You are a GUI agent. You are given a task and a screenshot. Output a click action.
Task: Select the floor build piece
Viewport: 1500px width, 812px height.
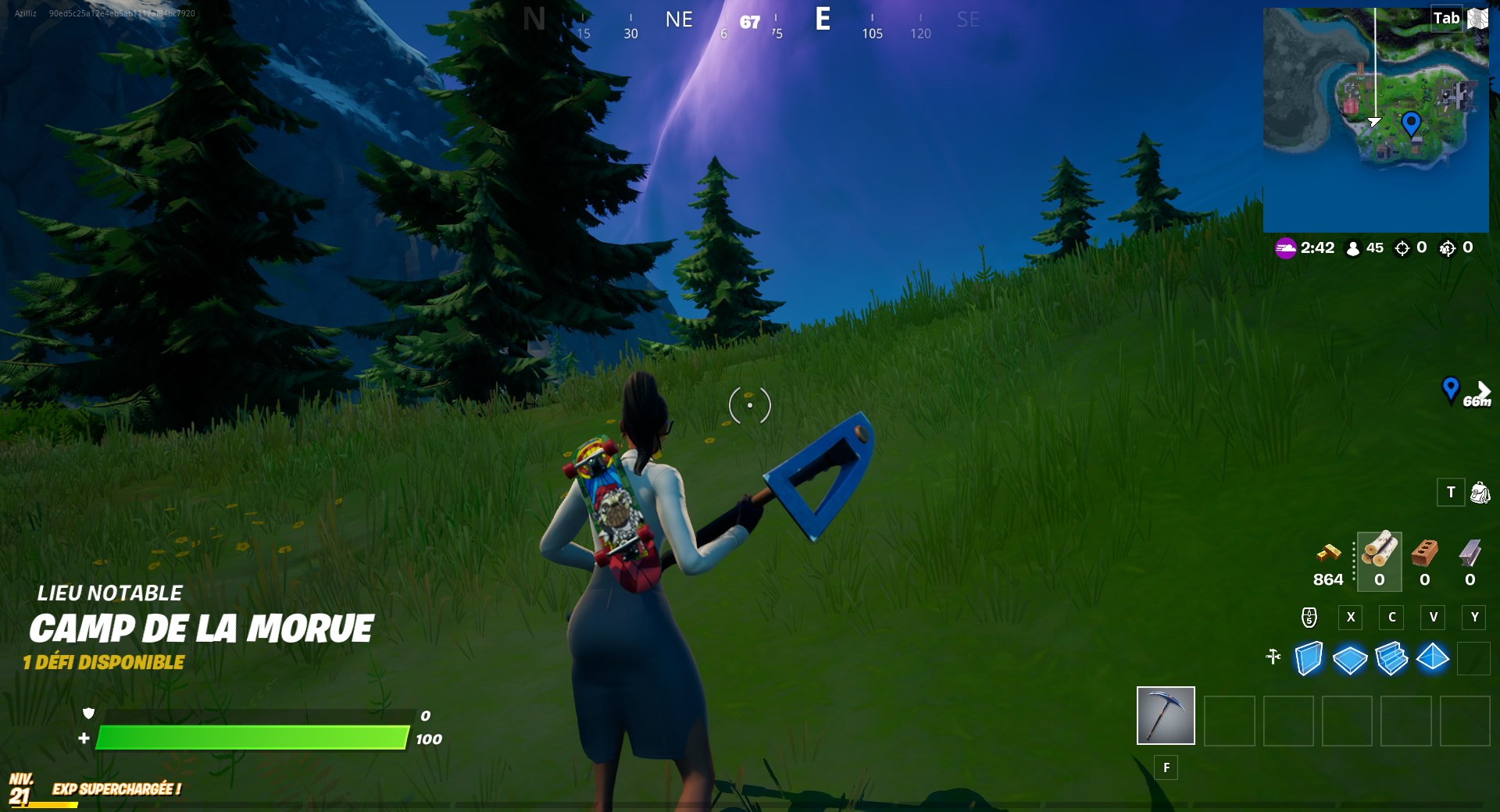pos(1349,658)
